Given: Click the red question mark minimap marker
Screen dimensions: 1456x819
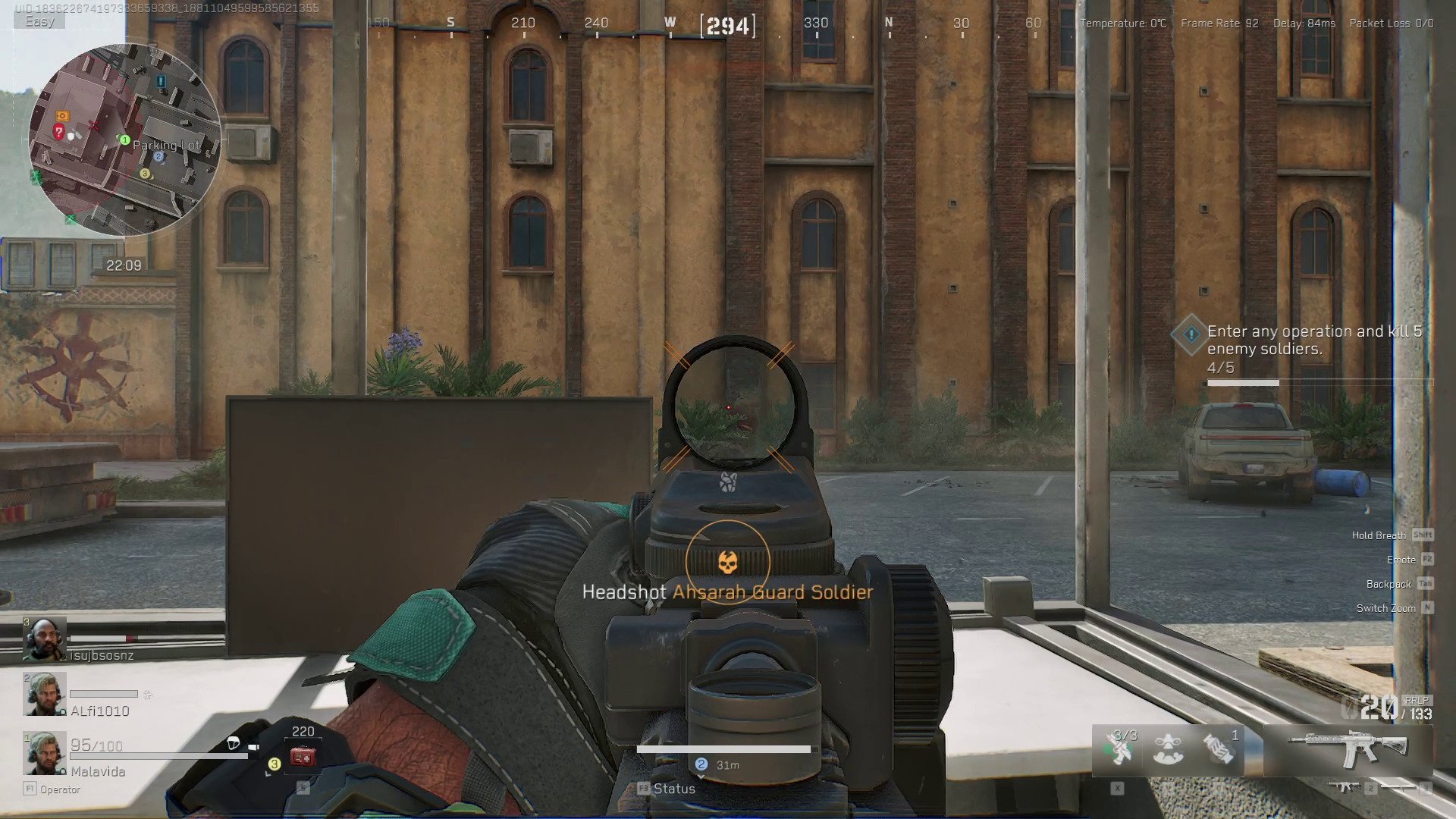Looking at the screenshot, I should pyautogui.click(x=58, y=132).
